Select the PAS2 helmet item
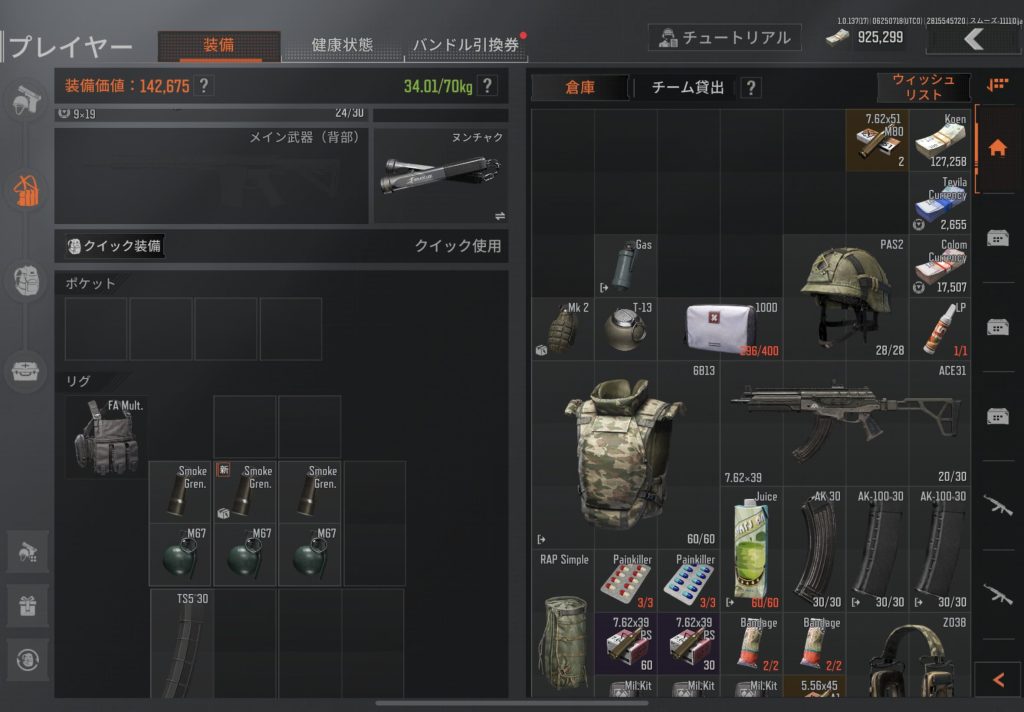1024x712 pixels. 845,297
